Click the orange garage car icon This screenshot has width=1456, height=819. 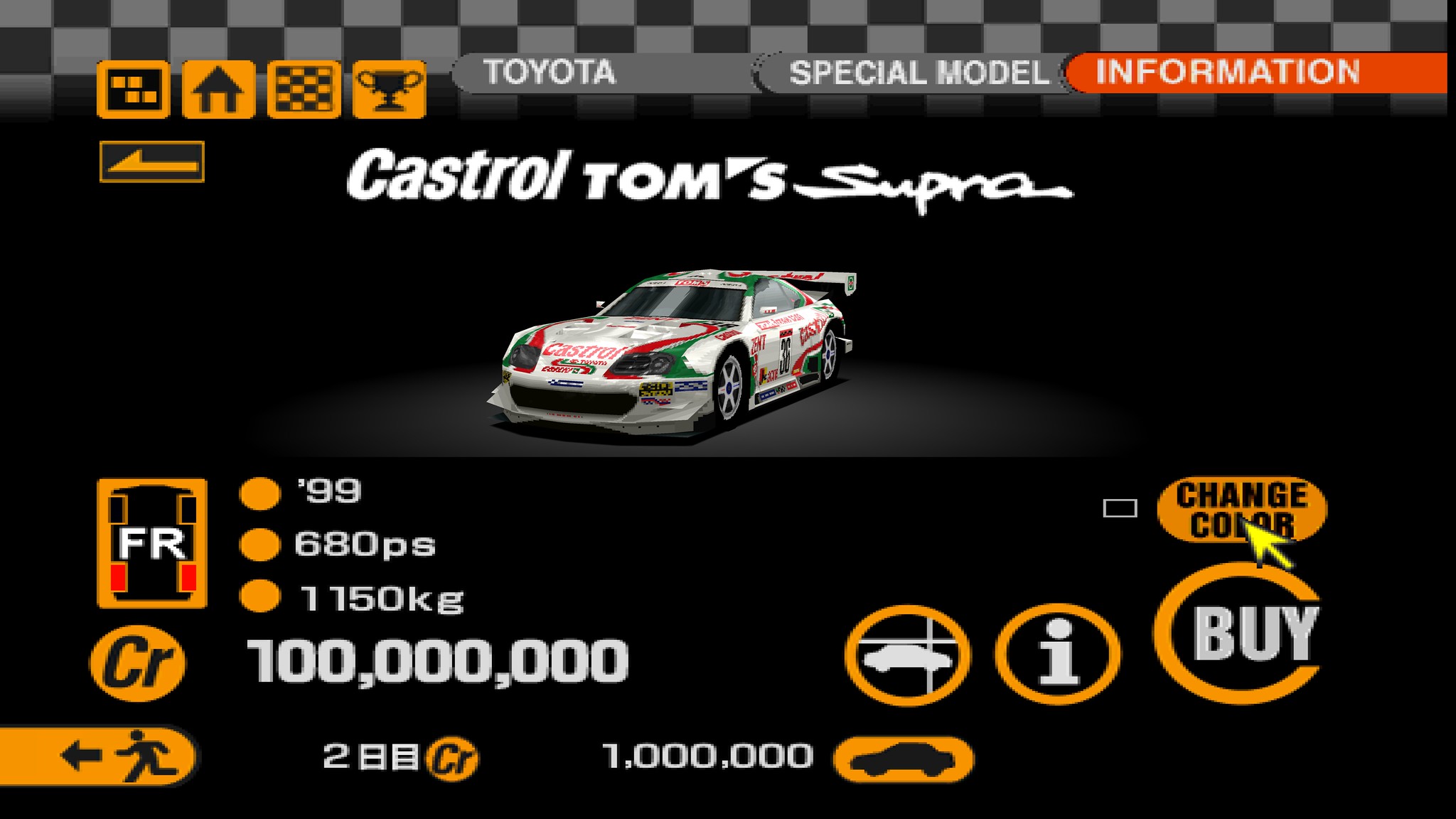click(x=904, y=759)
